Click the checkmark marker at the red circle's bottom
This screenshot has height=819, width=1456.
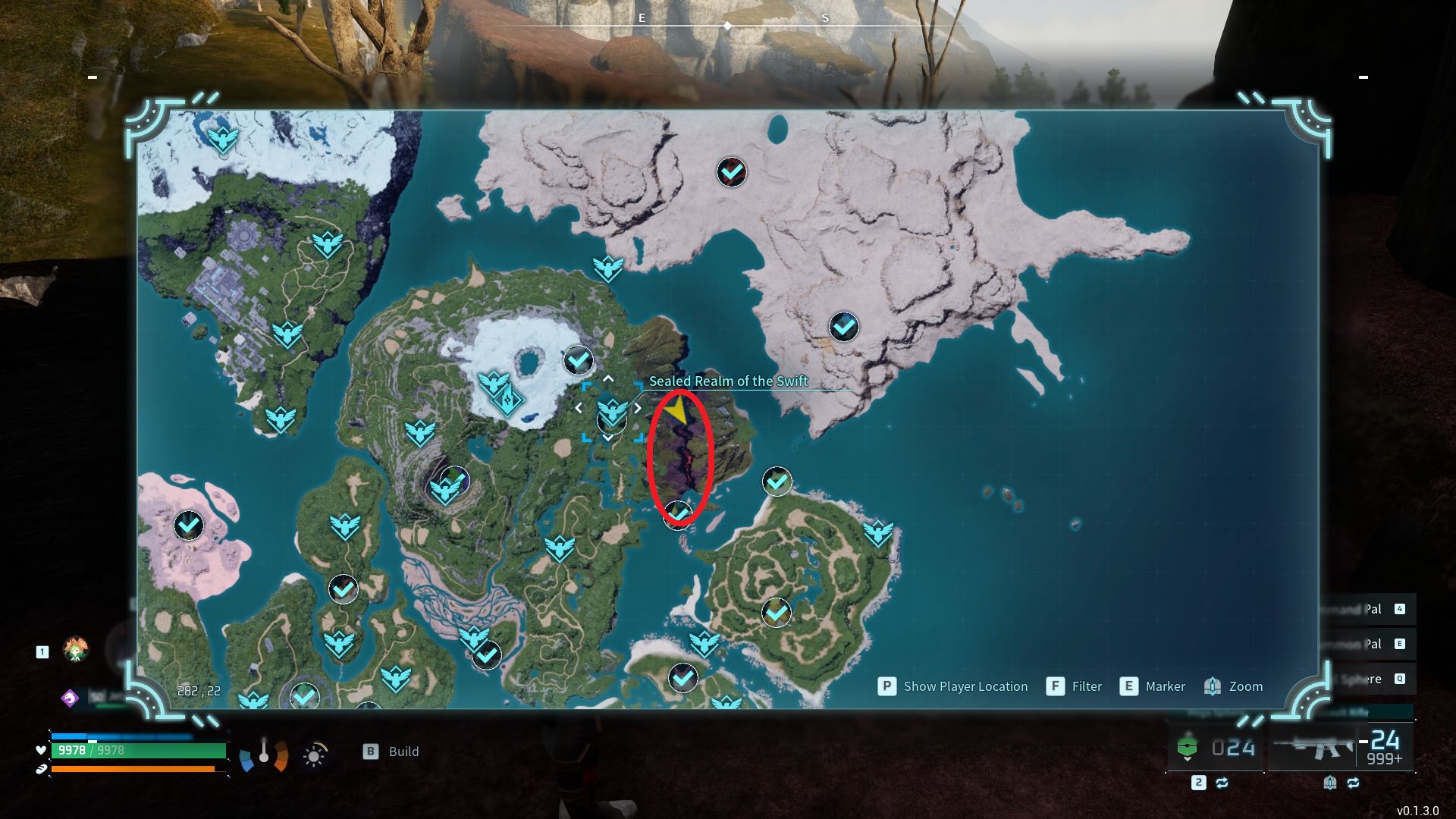click(x=678, y=514)
